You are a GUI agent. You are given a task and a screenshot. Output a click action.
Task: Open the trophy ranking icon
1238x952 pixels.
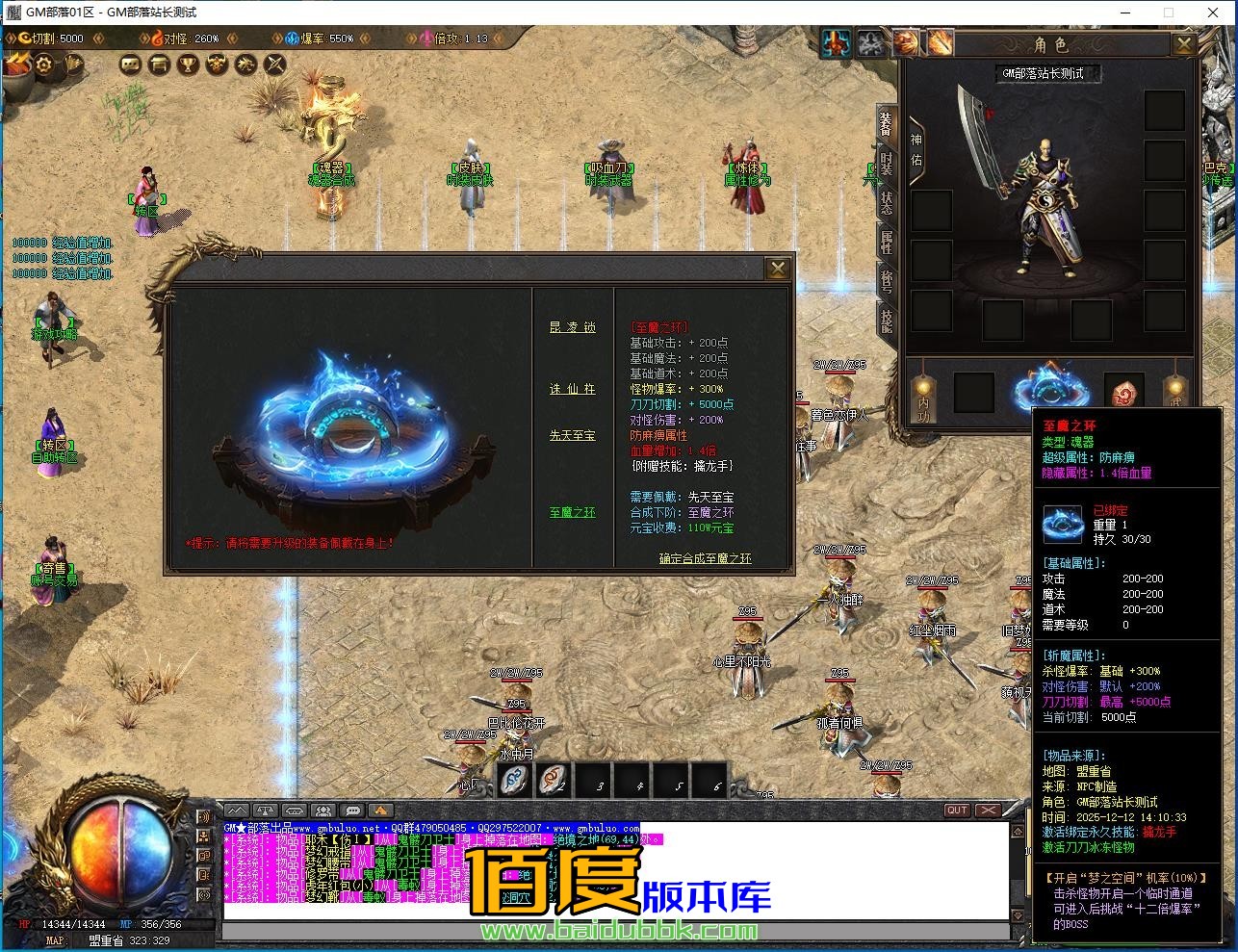189,64
